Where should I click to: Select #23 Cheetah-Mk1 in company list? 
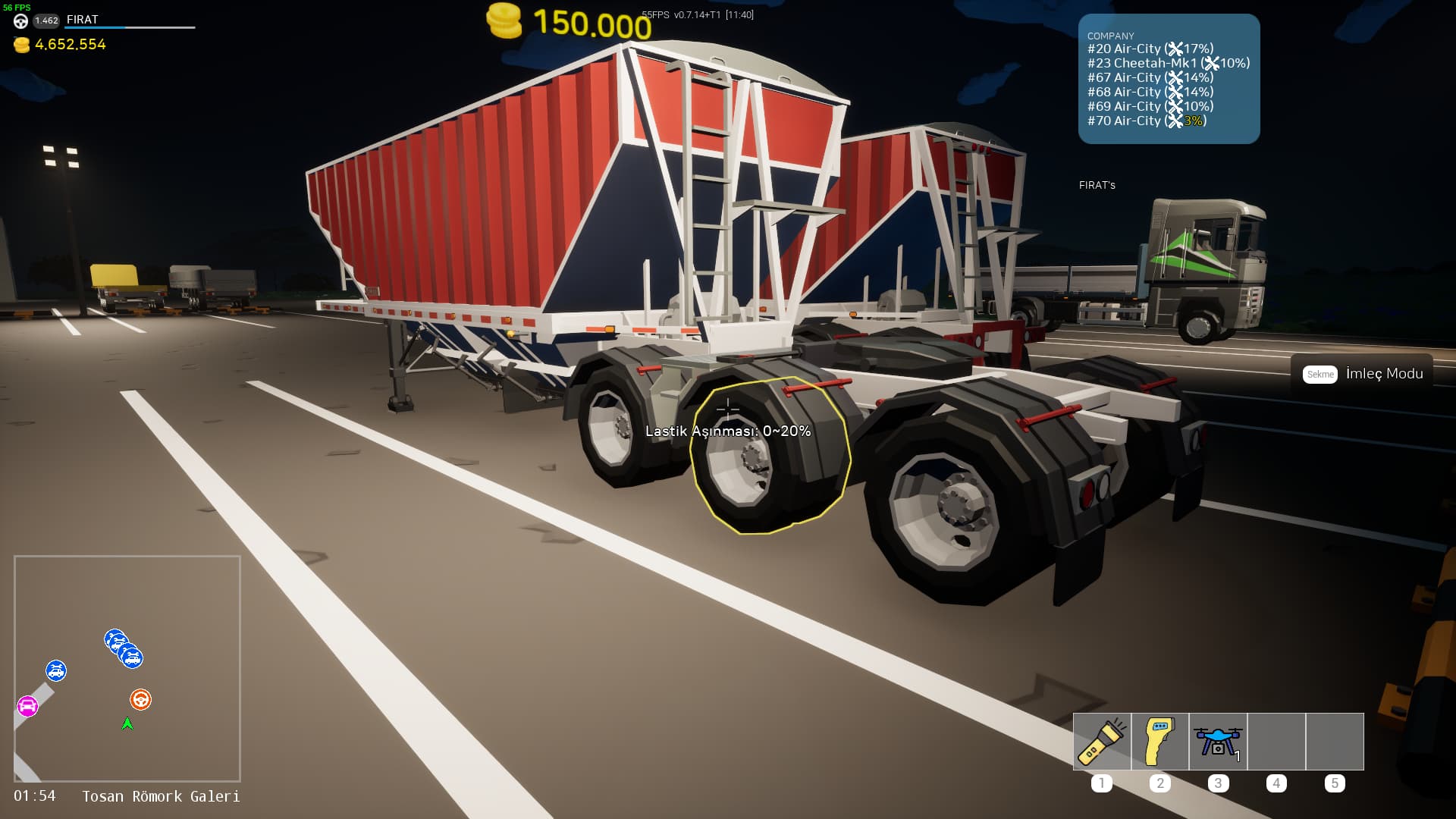(1168, 63)
